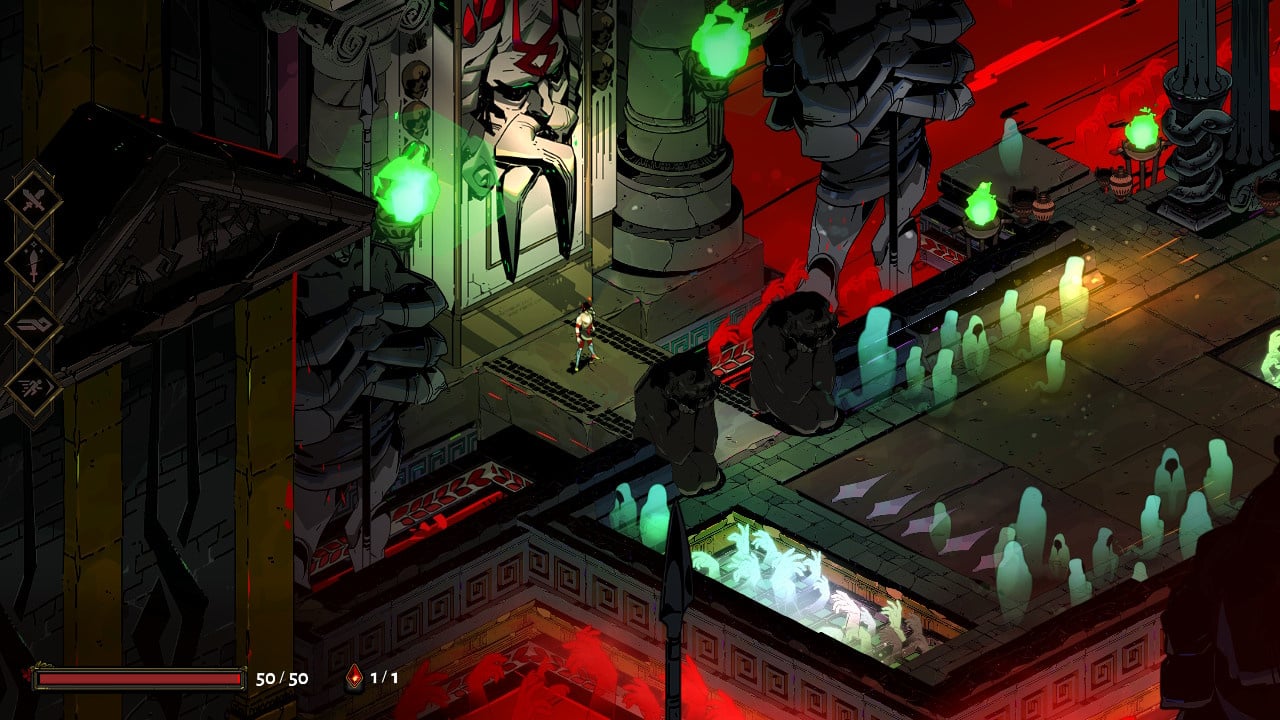Activate the running figure dash slot
Image resolution: width=1280 pixels, height=720 pixels.
tap(33, 388)
